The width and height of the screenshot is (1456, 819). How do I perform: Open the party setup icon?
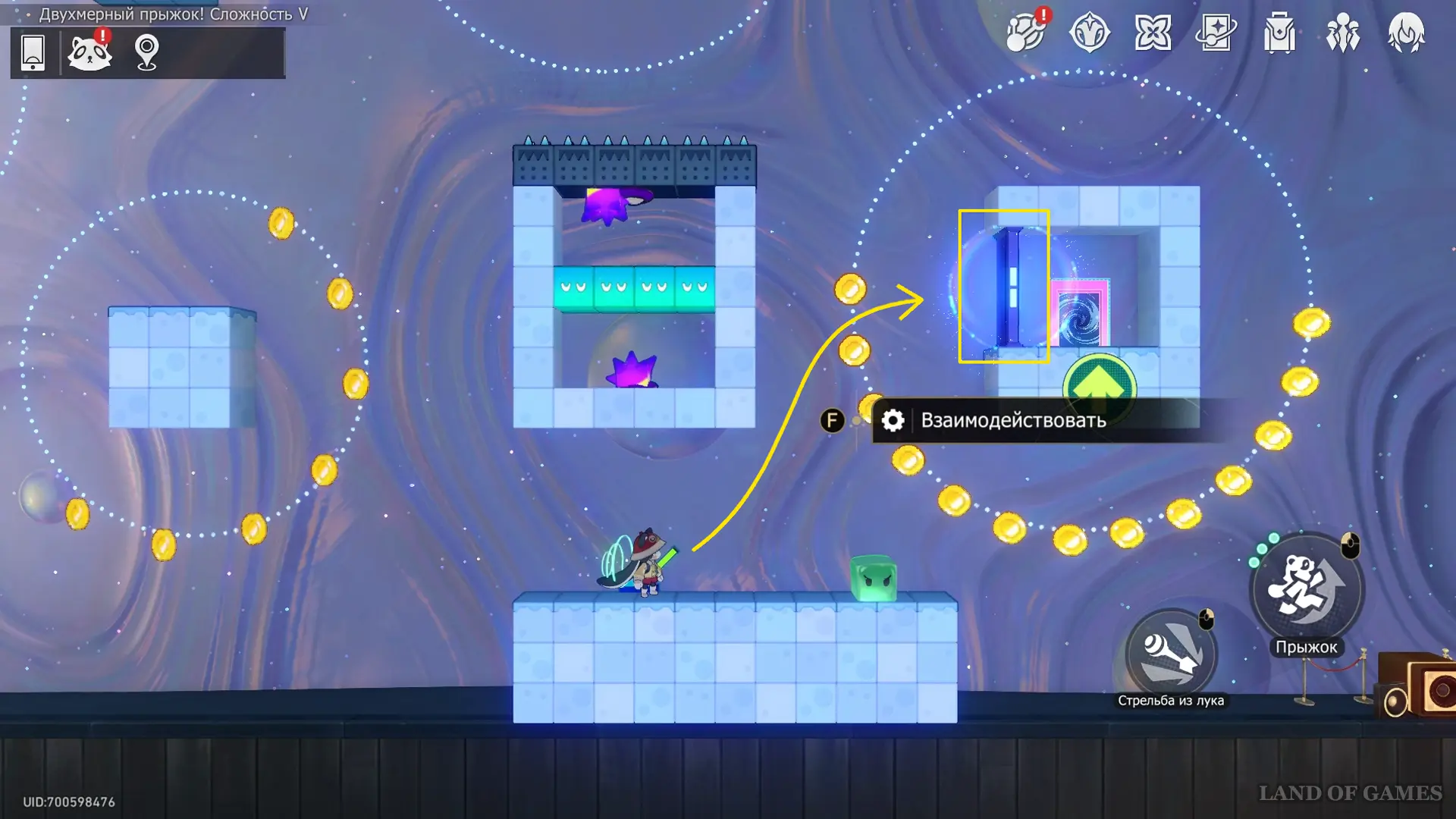pos(1342,34)
